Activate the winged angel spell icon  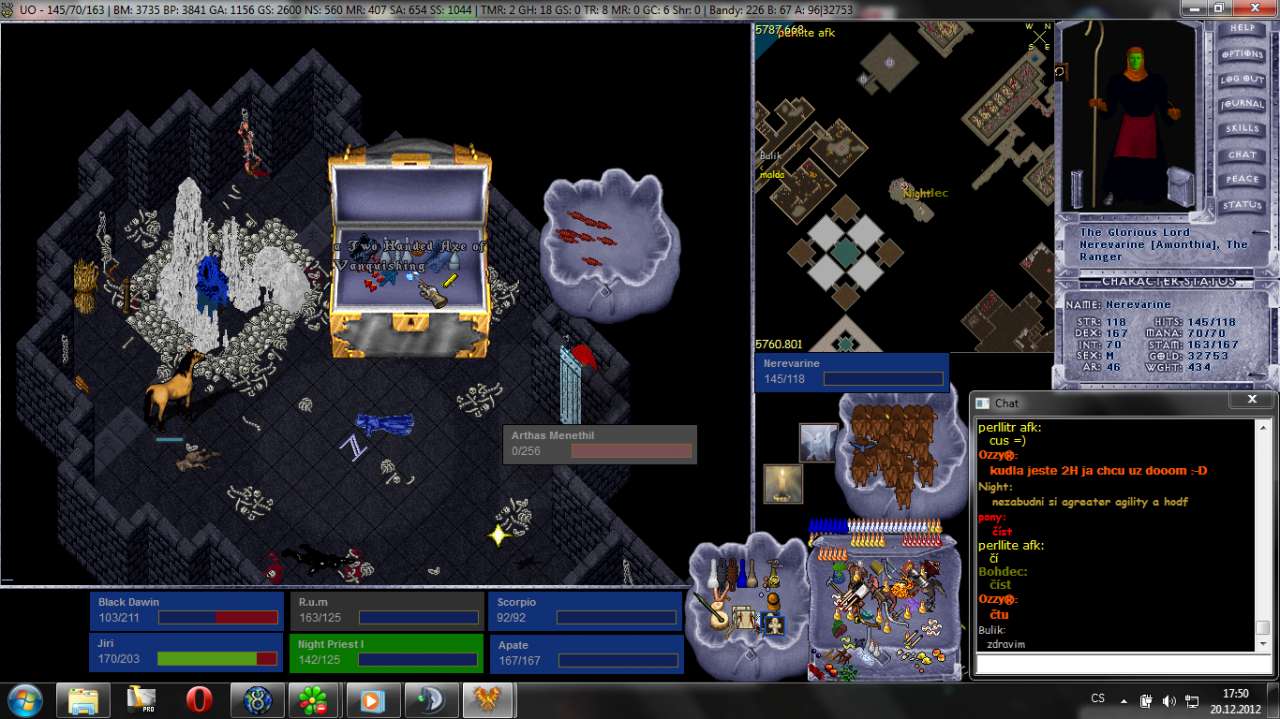click(x=818, y=443)
